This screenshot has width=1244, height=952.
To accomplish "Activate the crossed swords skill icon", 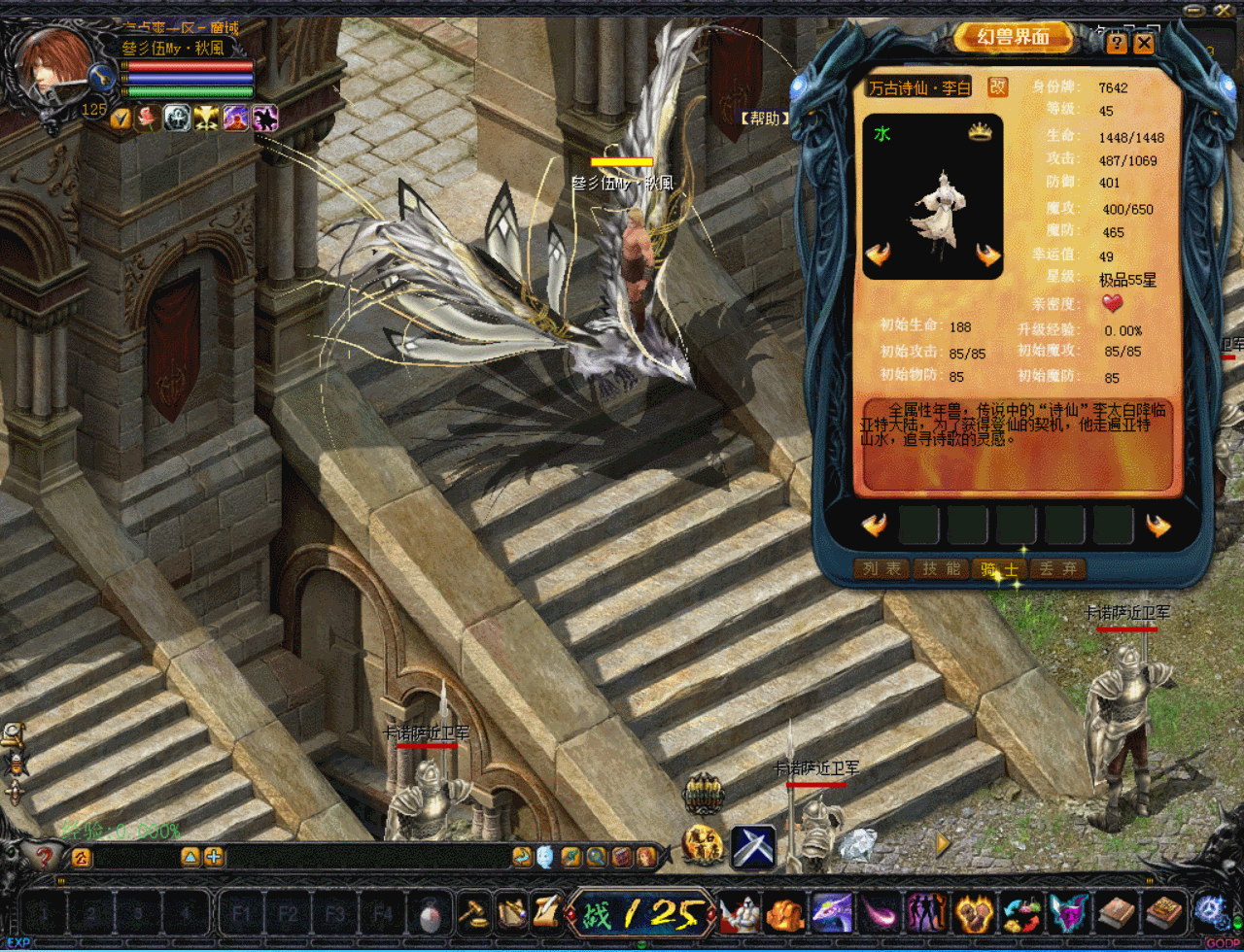I will pyautogui.click(x=753, y=845).
